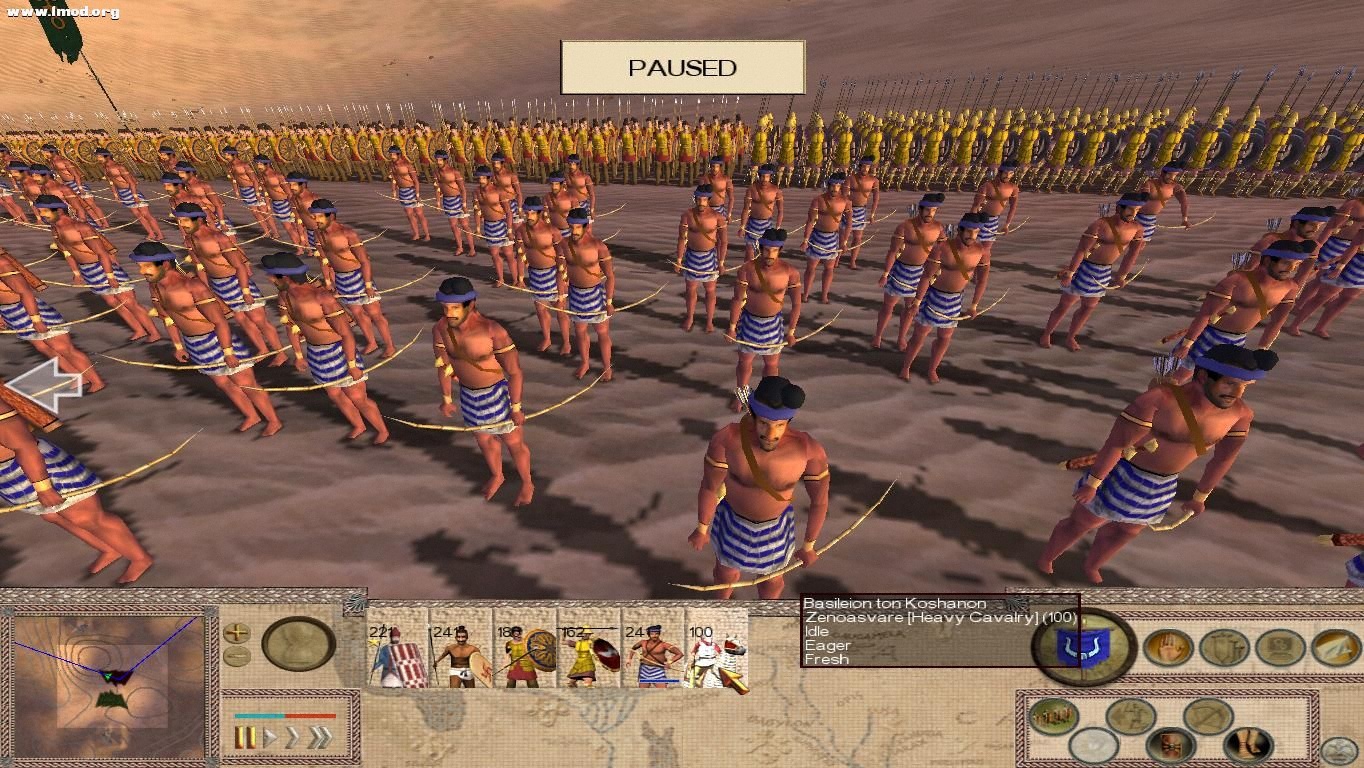
Task: Click the large round bronze disc button
Action: (298, 643)
